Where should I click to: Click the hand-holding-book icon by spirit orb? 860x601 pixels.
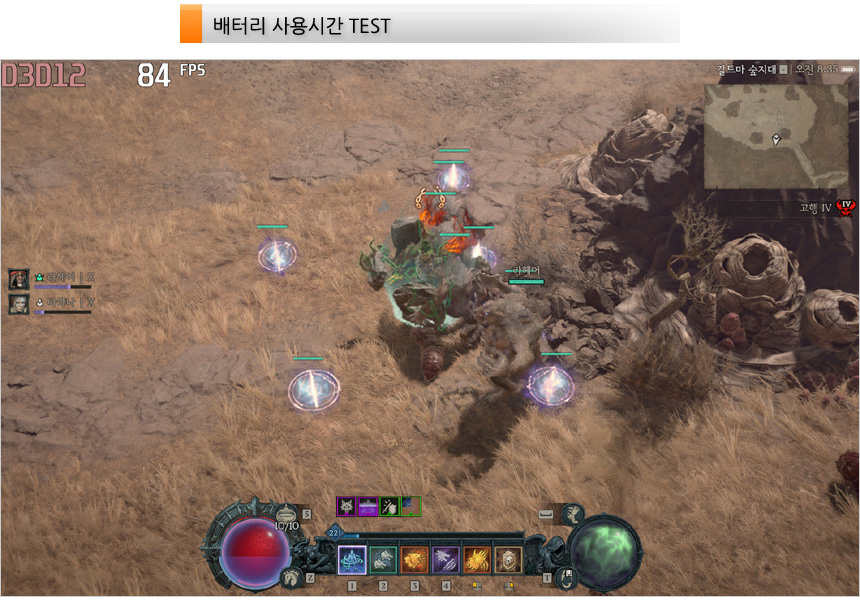[x=566, y=577]
